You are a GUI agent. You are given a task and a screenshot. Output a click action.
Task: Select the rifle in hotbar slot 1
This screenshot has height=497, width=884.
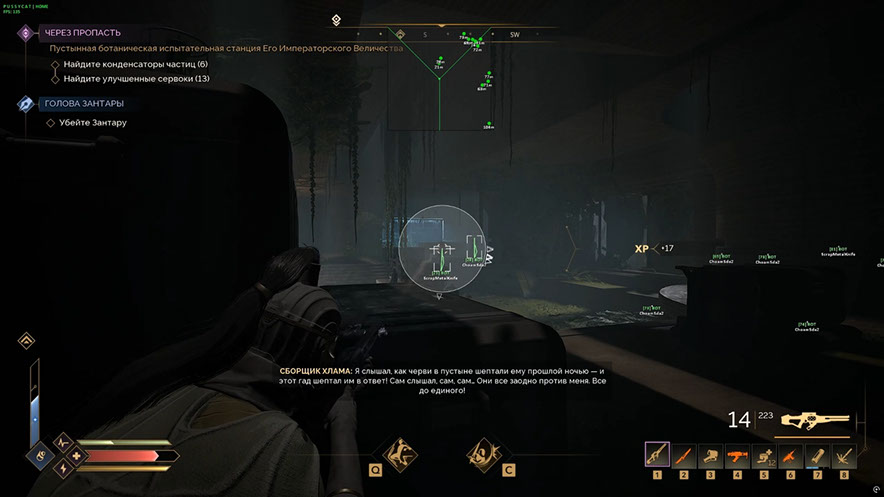[x=658, y=455]
